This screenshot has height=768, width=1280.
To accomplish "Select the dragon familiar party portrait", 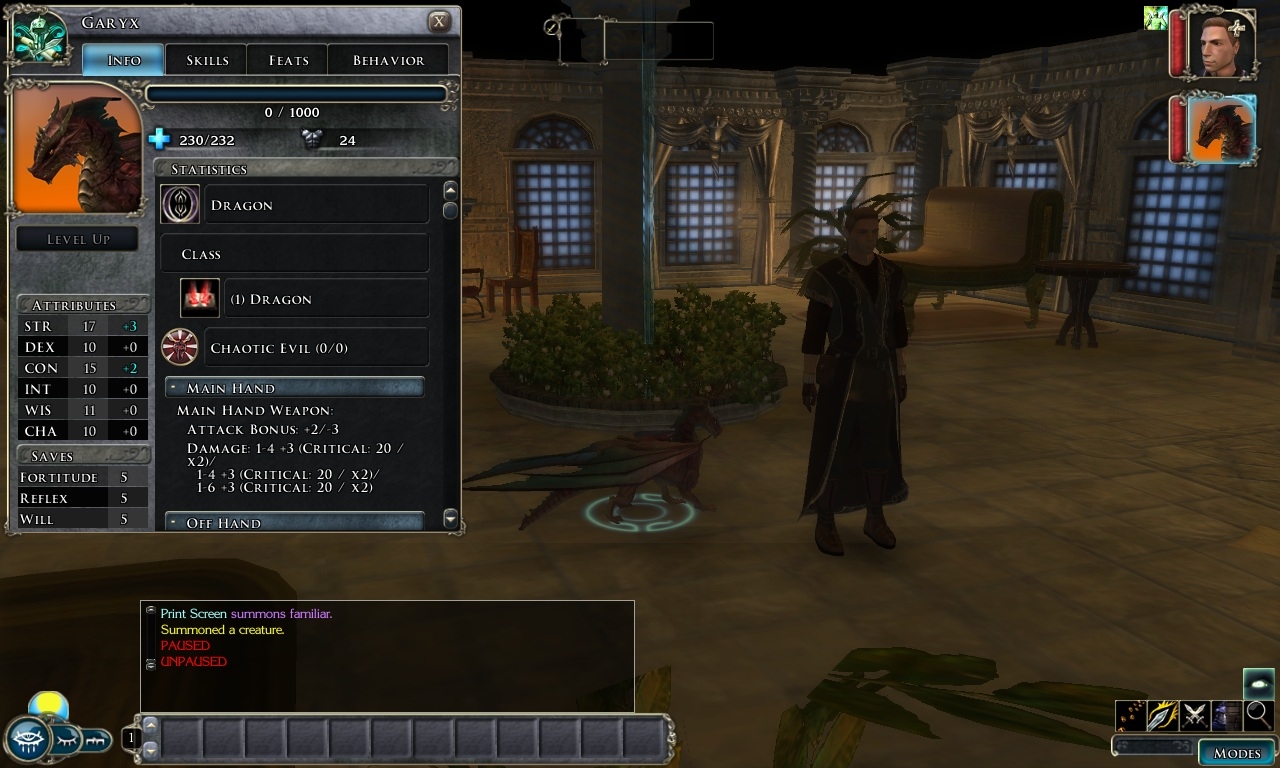I will coord(1221,130).
